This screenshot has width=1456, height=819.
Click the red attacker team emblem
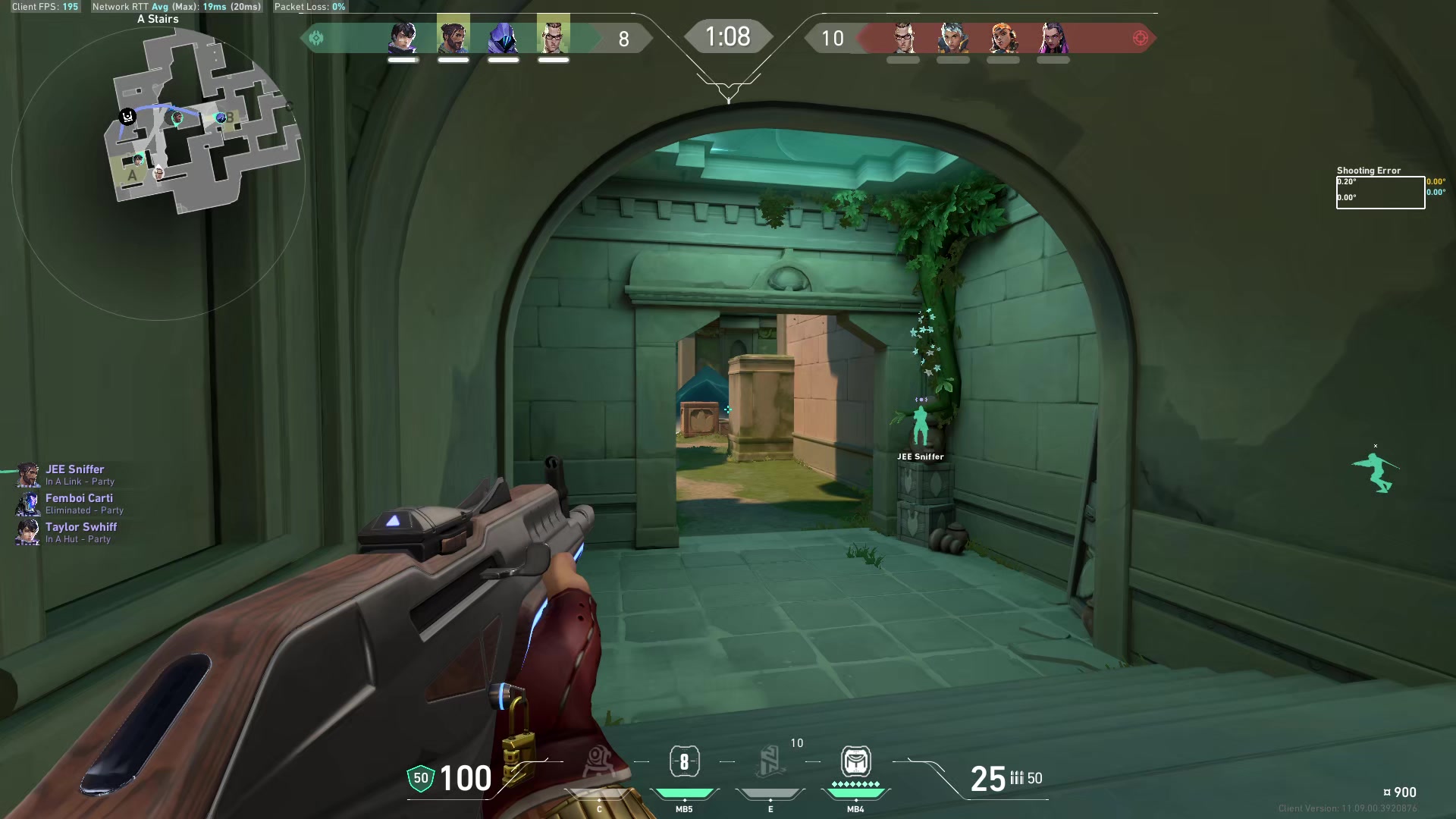pyautogui.click(x=1140, y=38)
